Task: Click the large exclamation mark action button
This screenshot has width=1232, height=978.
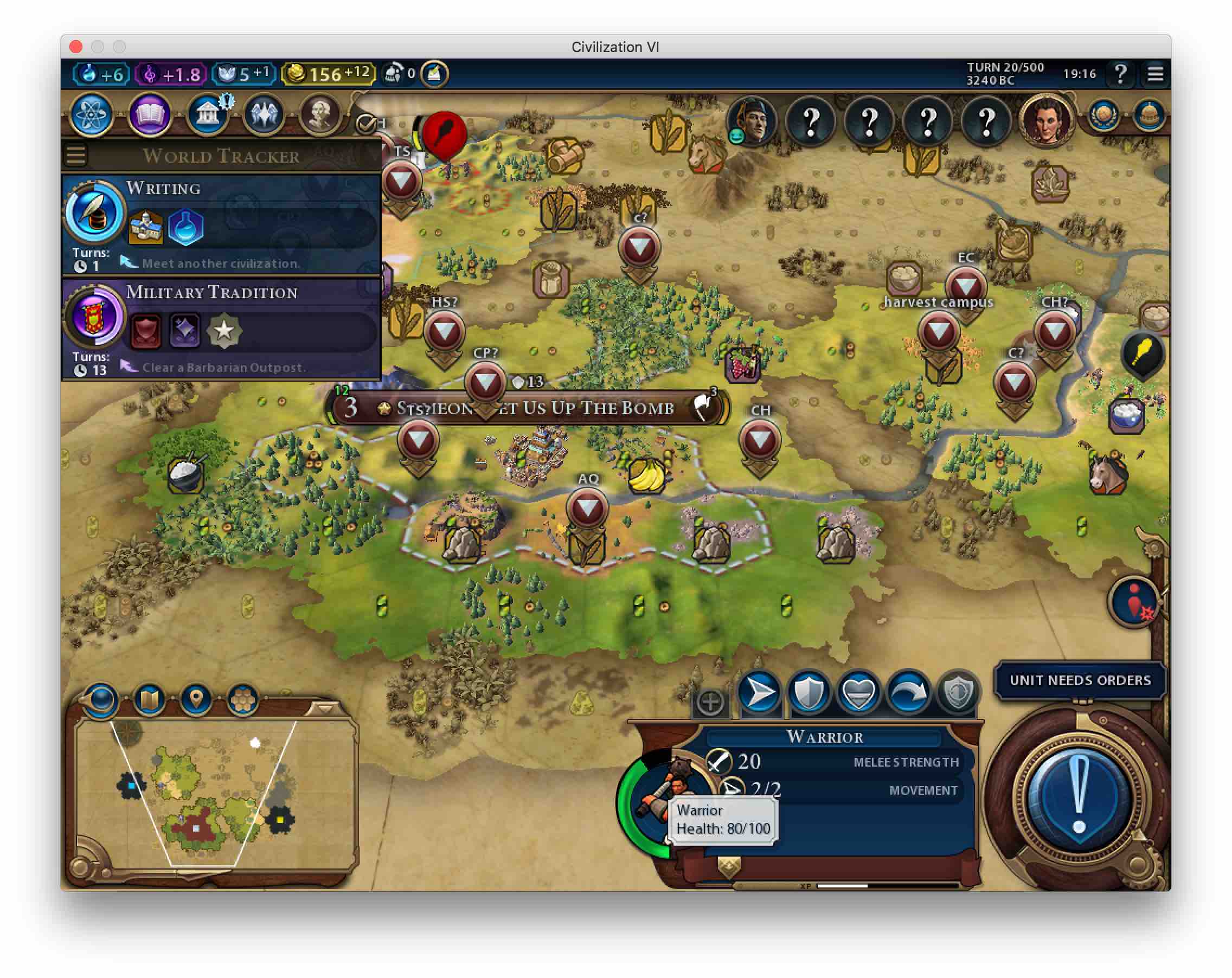Action: 1079,796
